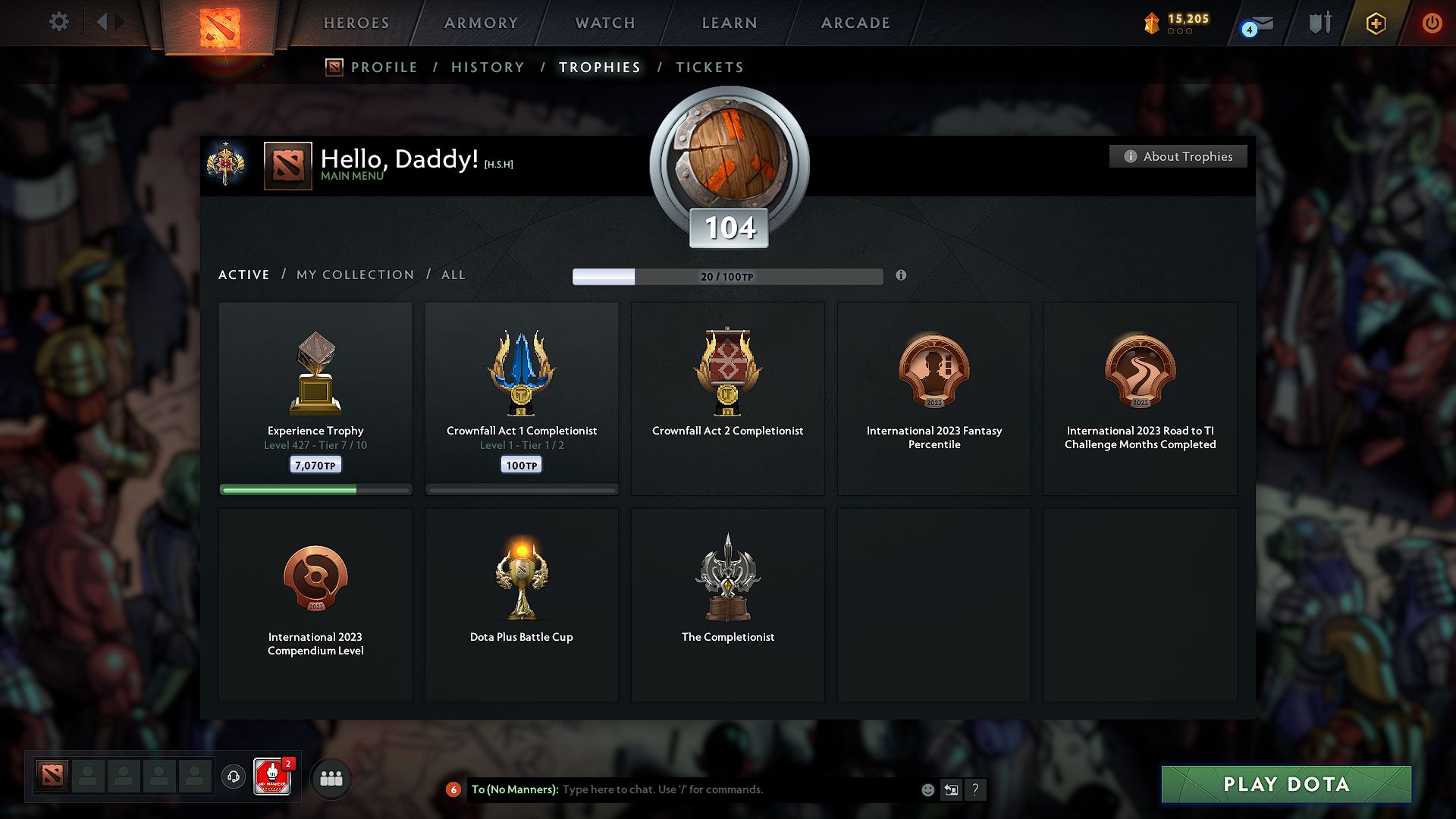This screenshot has height=819, width=1456.
Task: Open voice chat headset settings
Action: click(233, 777)
